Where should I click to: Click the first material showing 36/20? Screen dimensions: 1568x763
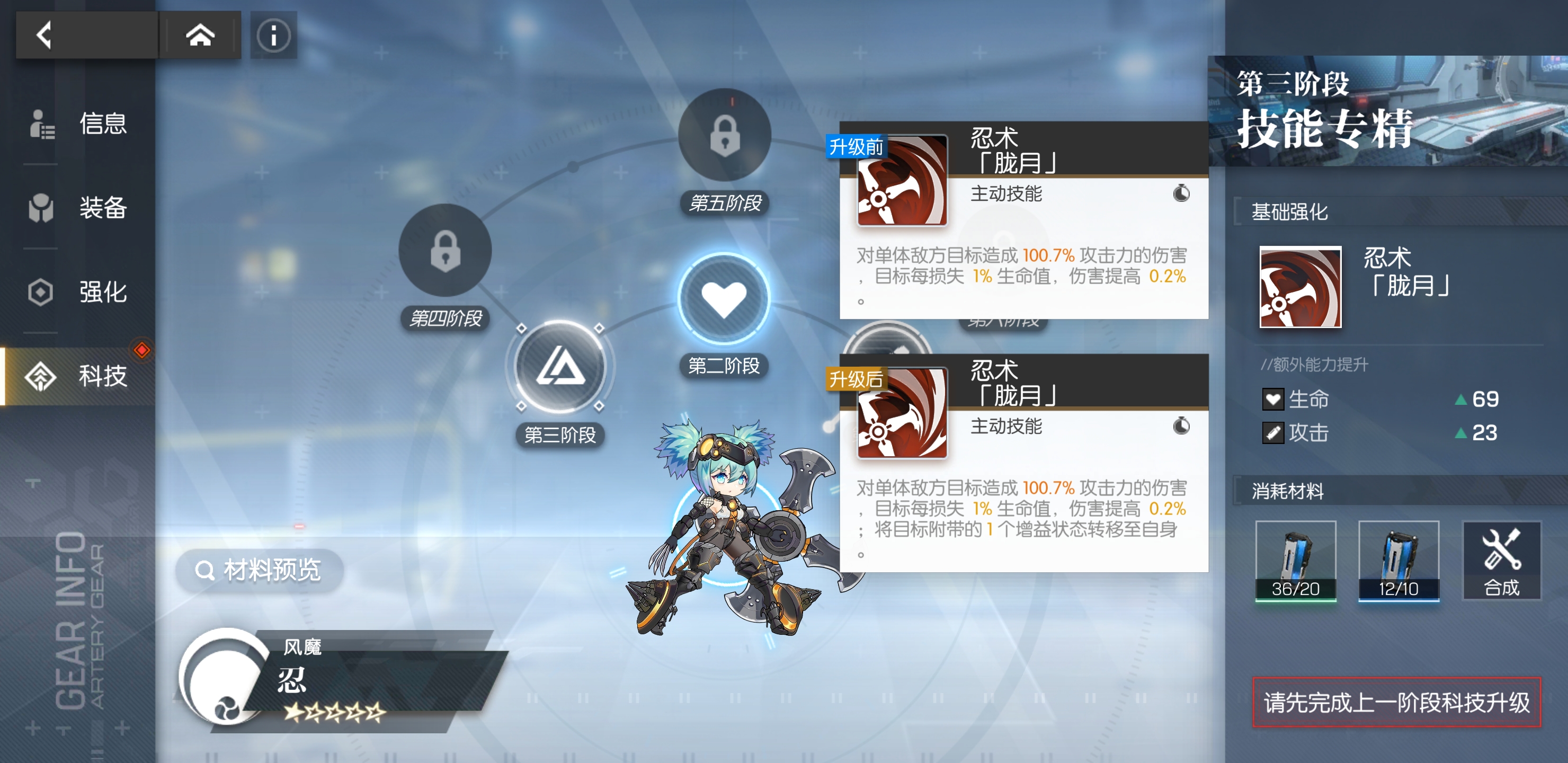point(1295,560)
